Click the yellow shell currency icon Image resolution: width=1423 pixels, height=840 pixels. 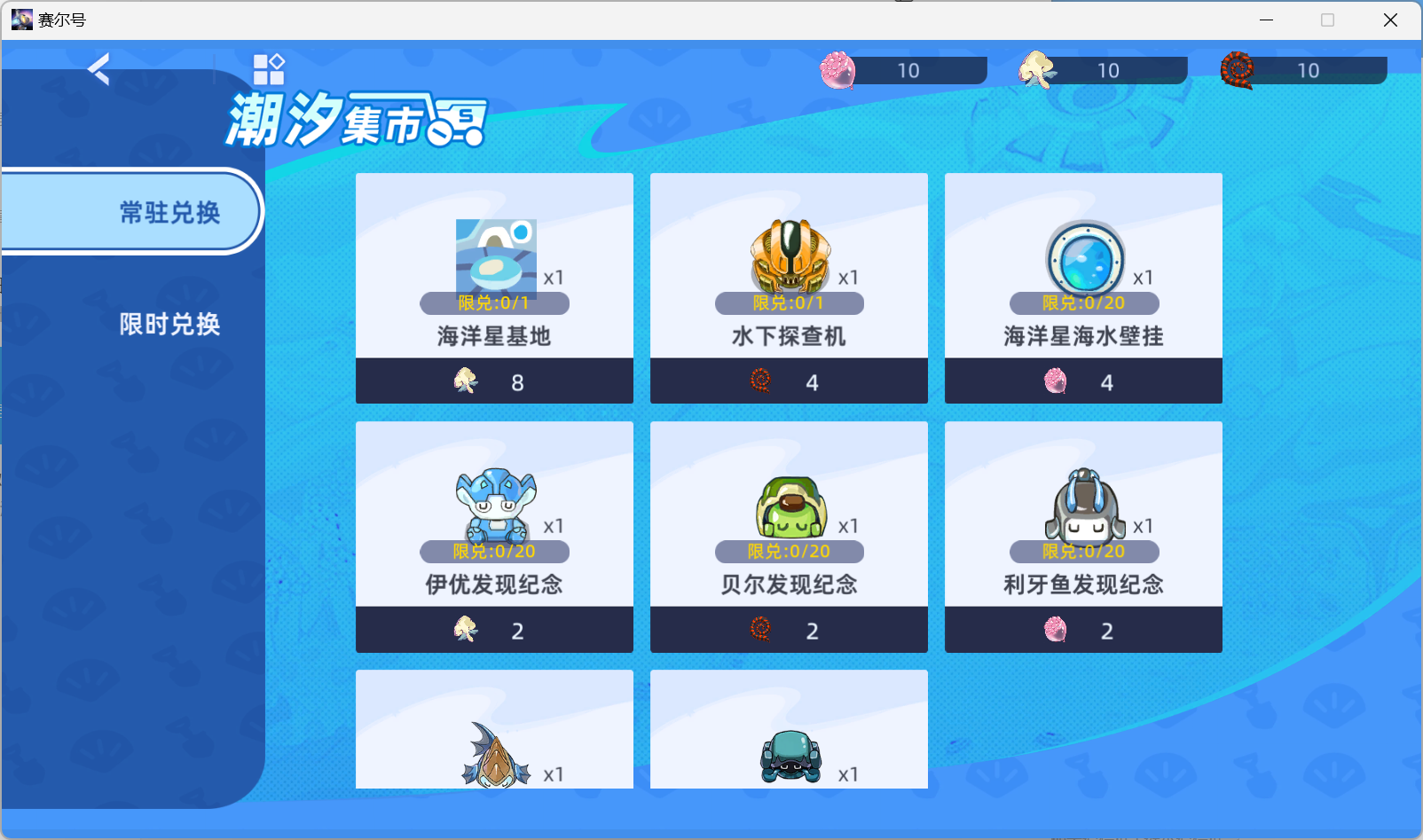[1035, 70]
